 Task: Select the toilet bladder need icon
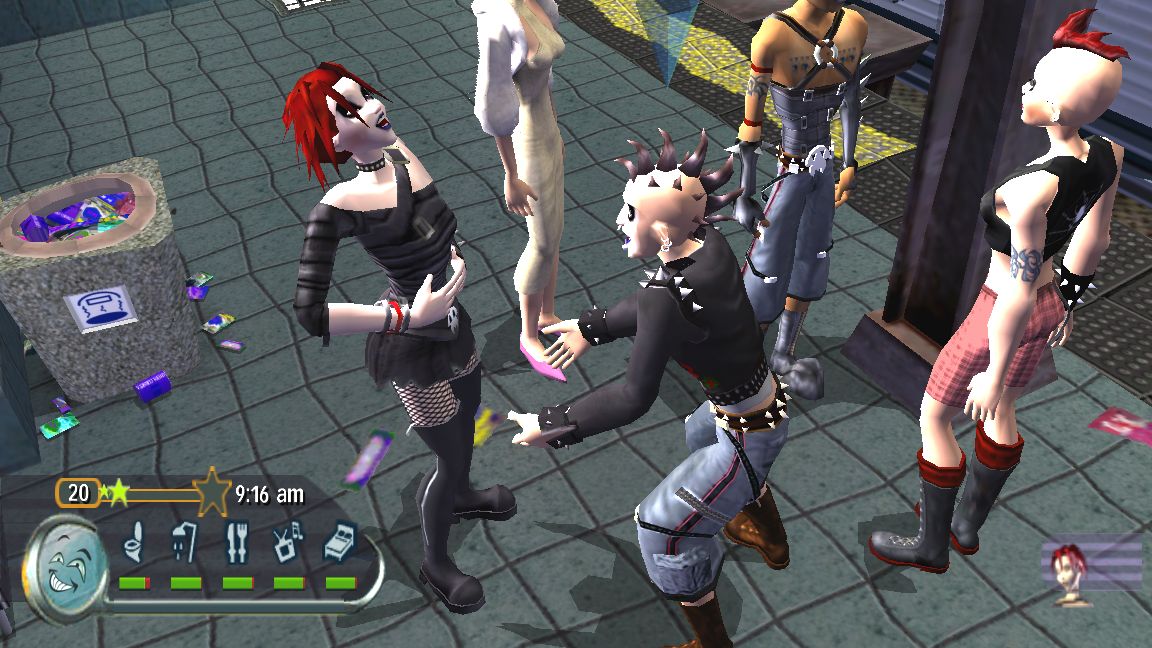tap(133, 544)
